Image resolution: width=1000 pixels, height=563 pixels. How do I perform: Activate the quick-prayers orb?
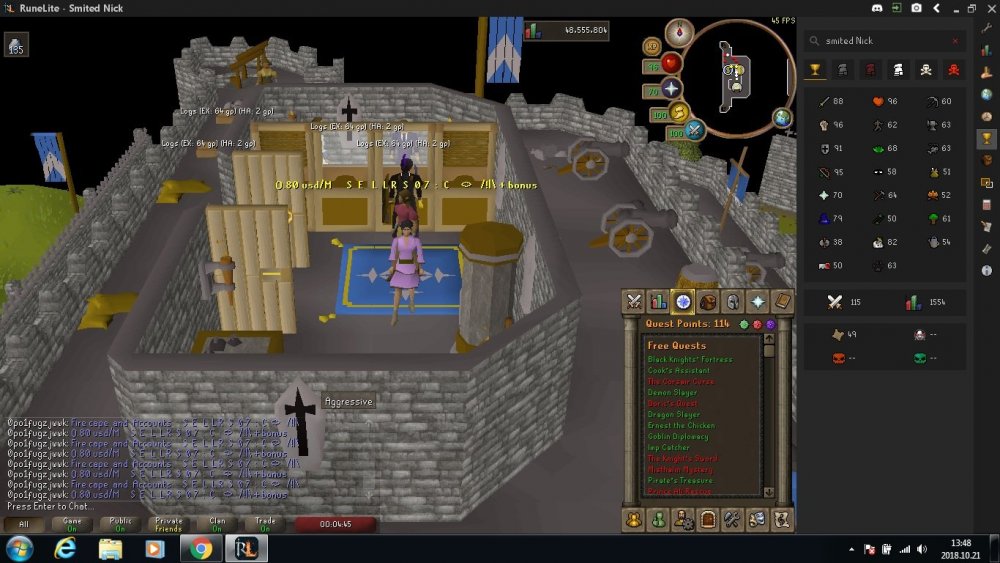(670, 88)
